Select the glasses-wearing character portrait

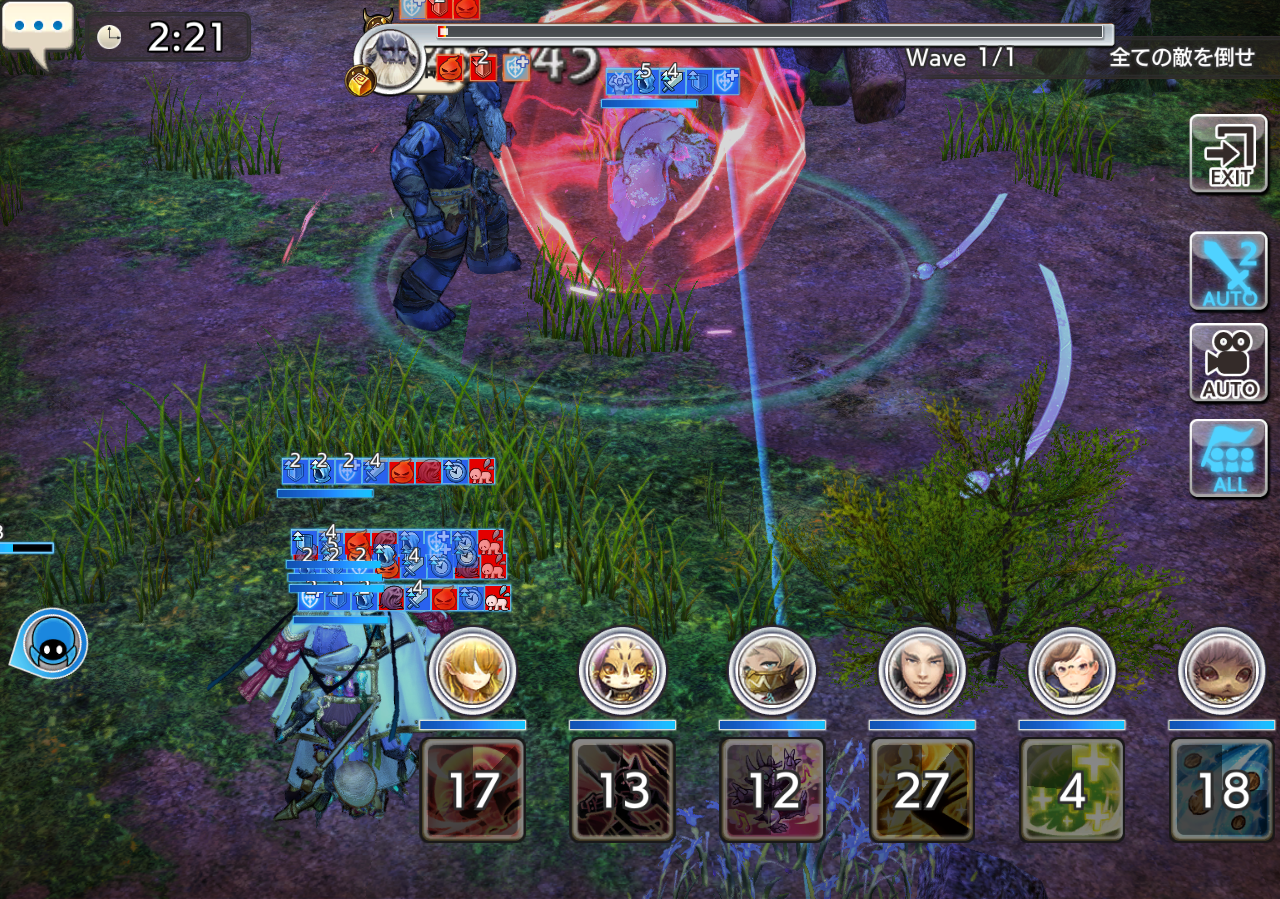(1072, 671)
